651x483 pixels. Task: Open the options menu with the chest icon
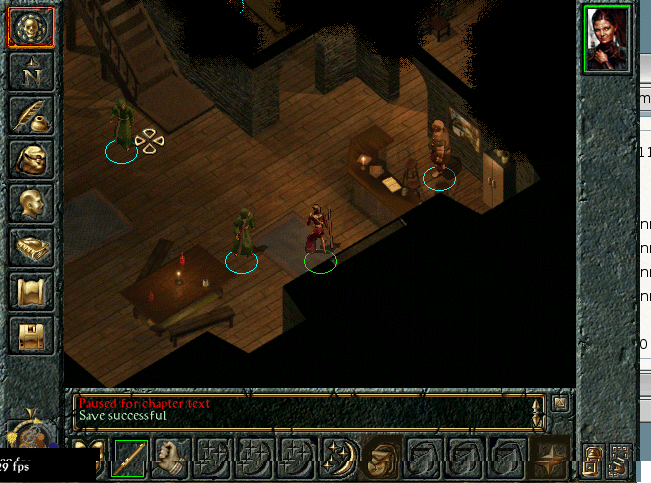click(30, 334)
